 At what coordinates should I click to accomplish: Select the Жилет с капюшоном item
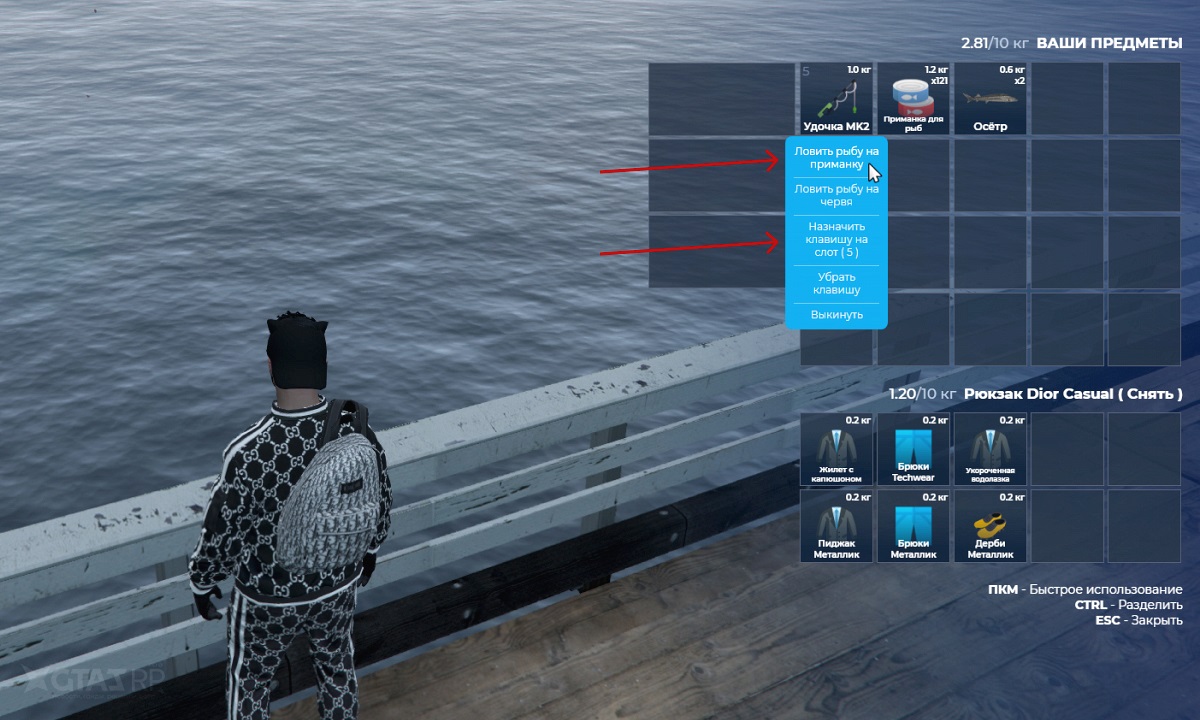pos(837,449)
